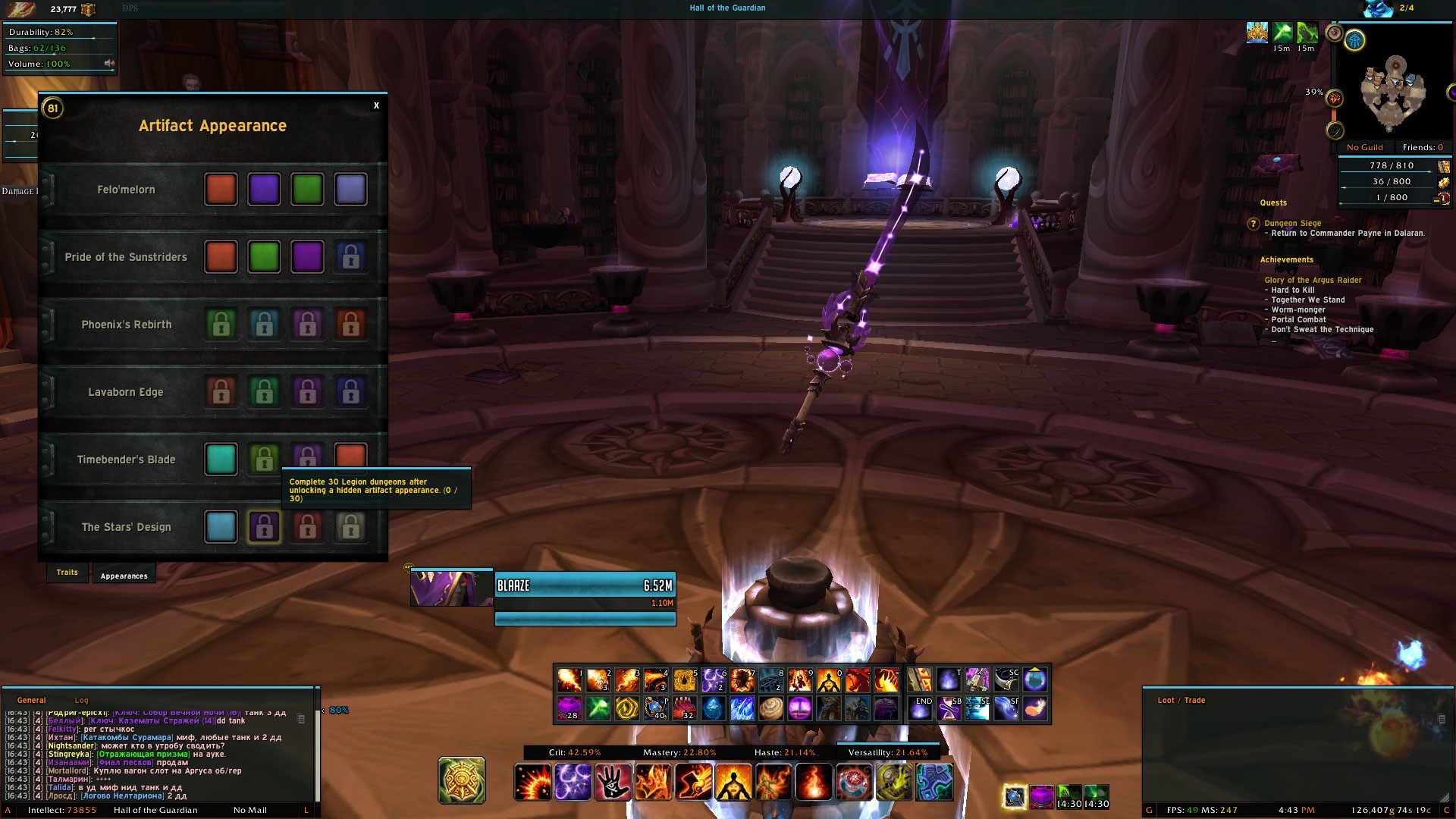Image resolution: width=1456 pixels, height=819 pixels.
Task: Choose the orange Felo'melorn color tint
Action: coord(221,190)
